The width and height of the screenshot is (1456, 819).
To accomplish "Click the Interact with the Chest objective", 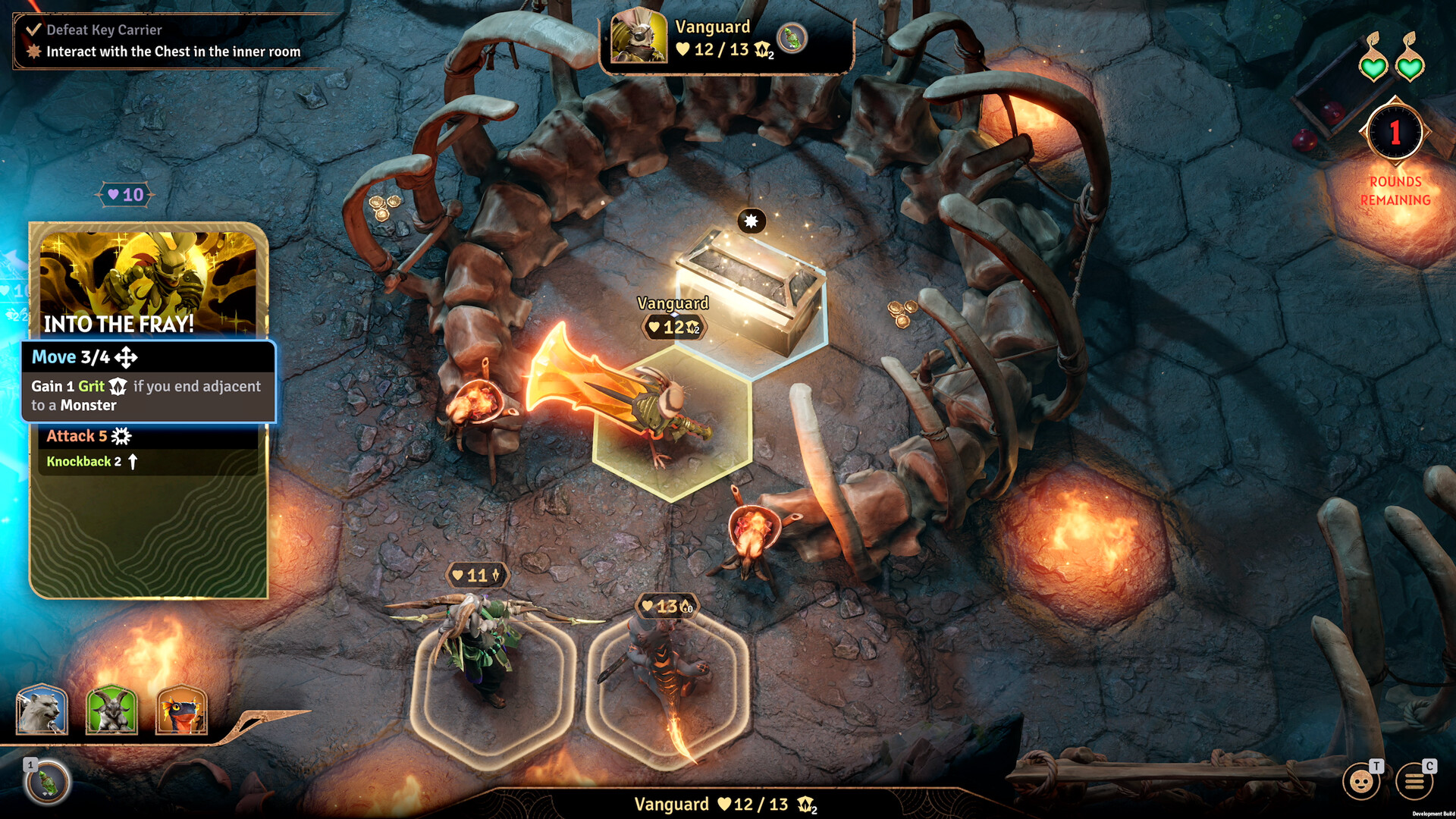I will click(x=172, y=52).
